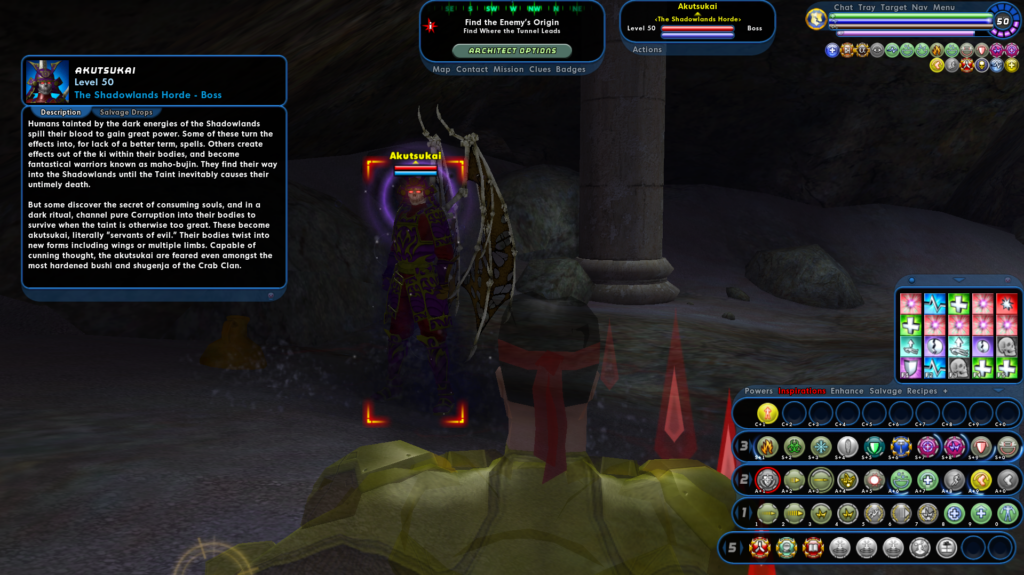
Task: Toggle the Tray window
Action: coord(867,8)
